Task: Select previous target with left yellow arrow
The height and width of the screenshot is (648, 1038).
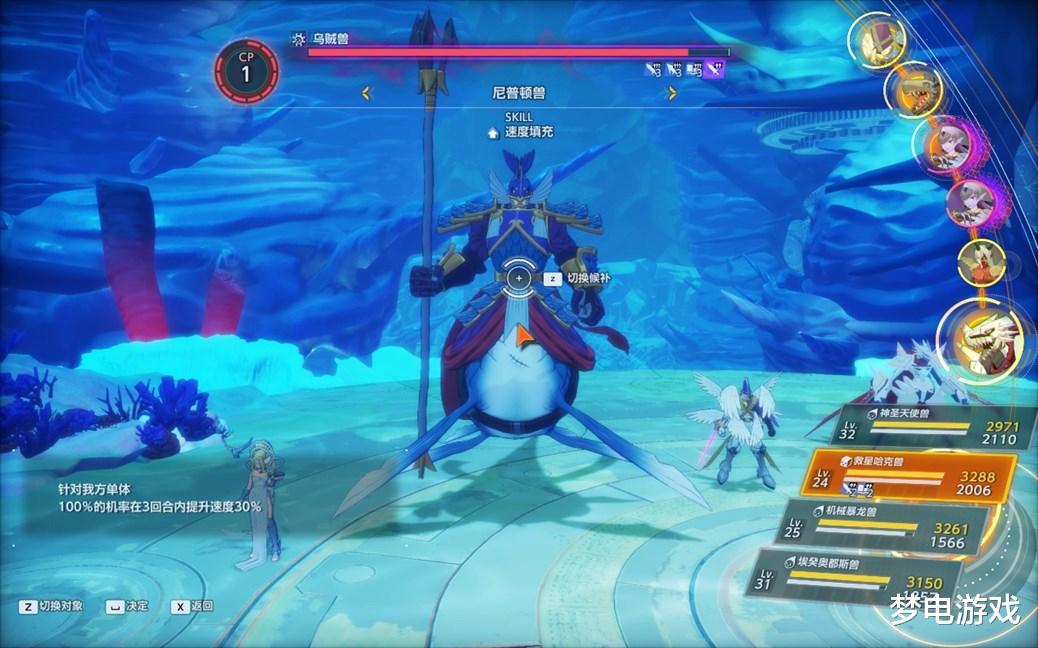Action: tap(366, 93)
